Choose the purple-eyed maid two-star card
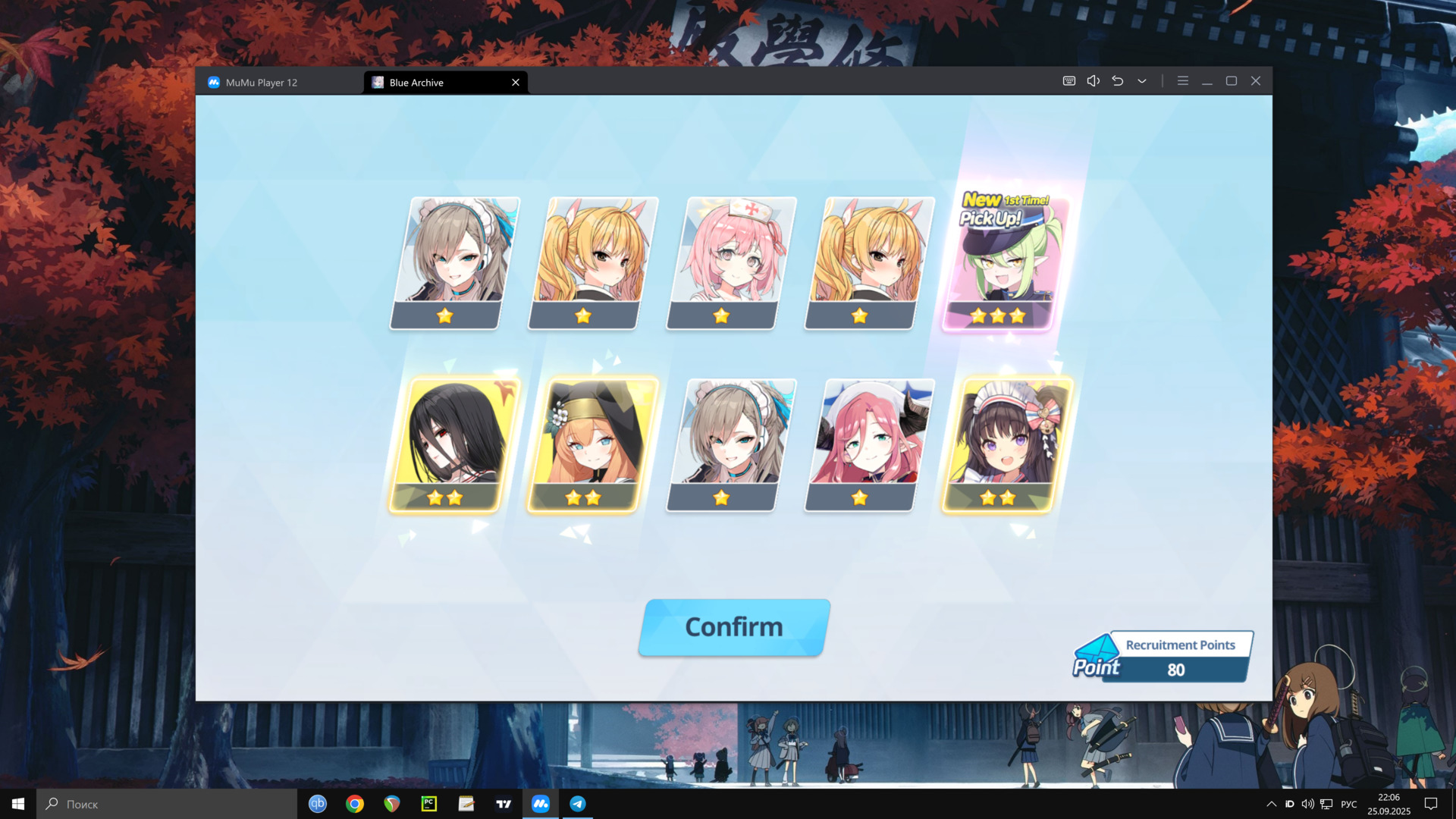The width and height of the screenshot is (1456, 819). 1006,444
